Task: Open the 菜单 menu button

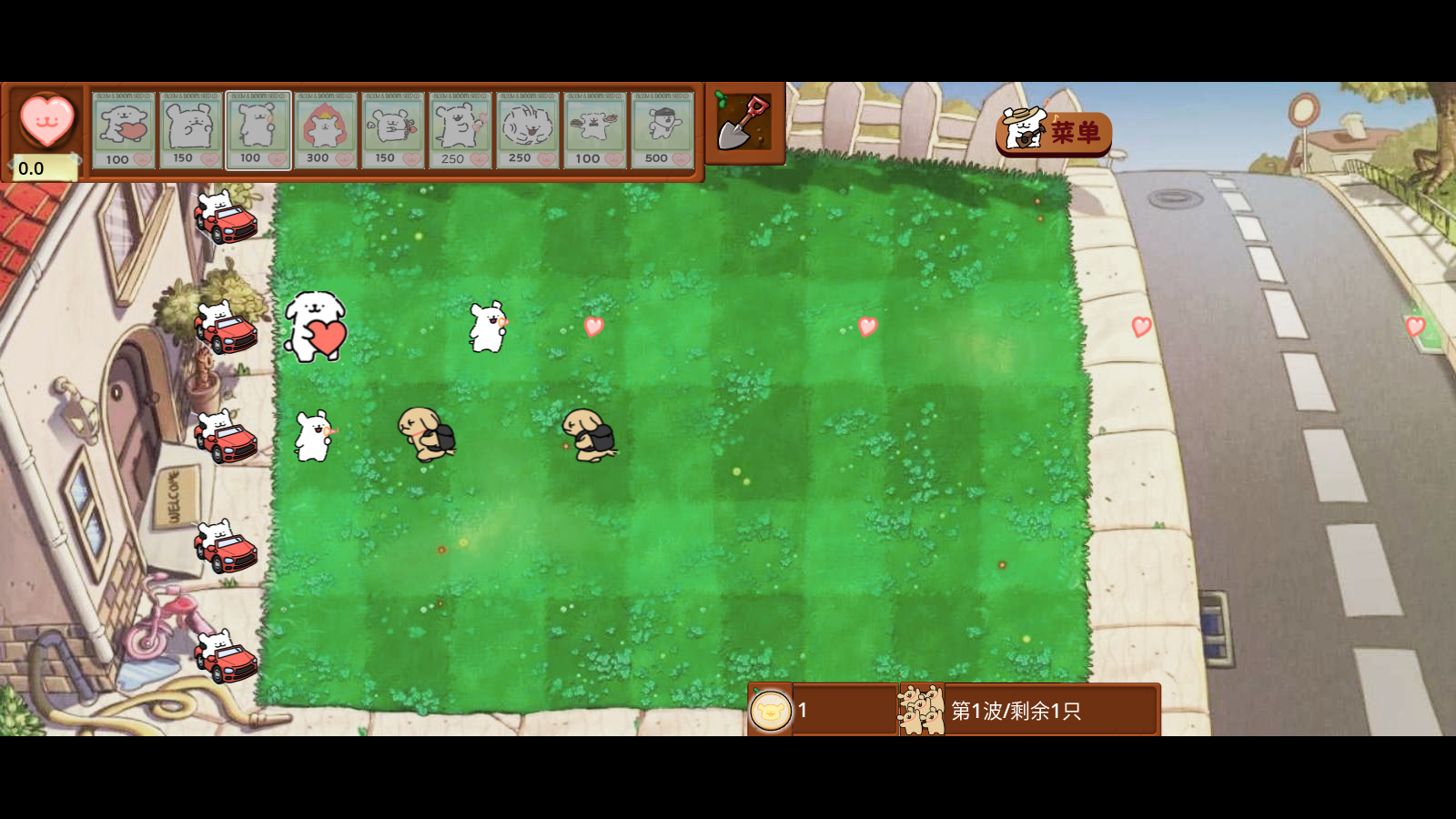Action: [x=1055, y=133]
